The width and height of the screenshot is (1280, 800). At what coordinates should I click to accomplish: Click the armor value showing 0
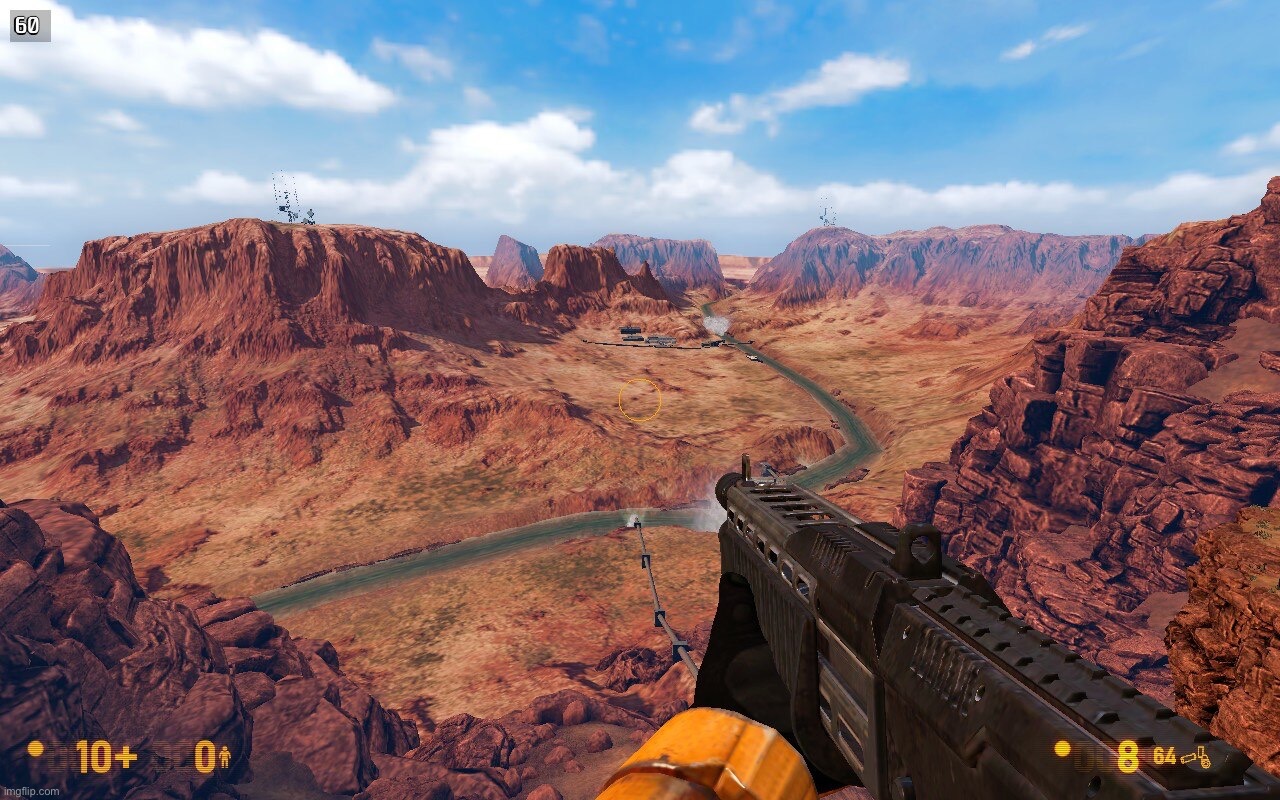pyautogui.click(x=206, y=756)
